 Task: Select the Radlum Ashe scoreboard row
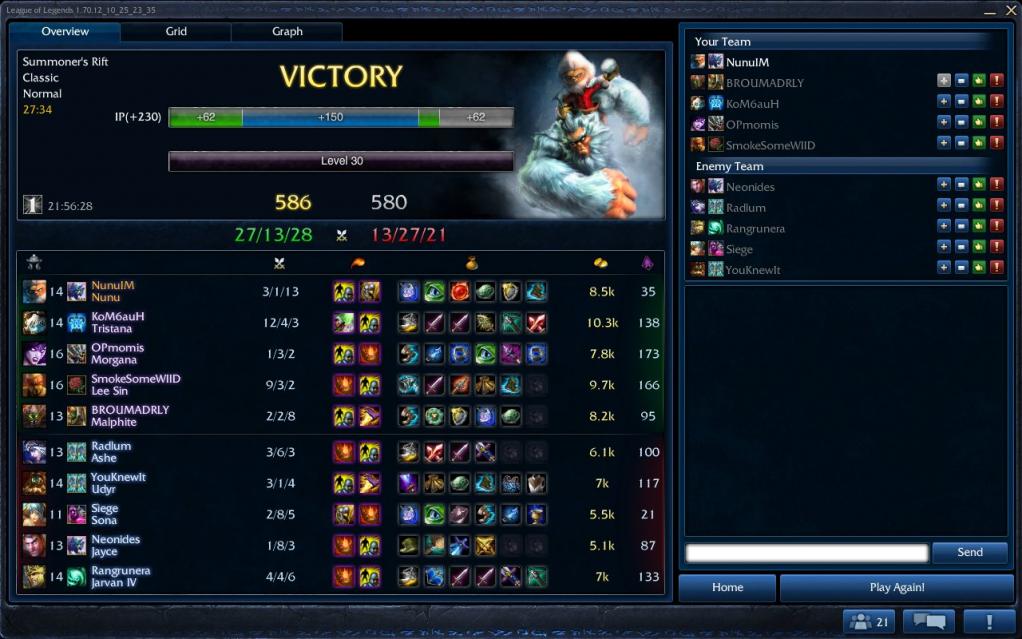click(x=340, y=452)
